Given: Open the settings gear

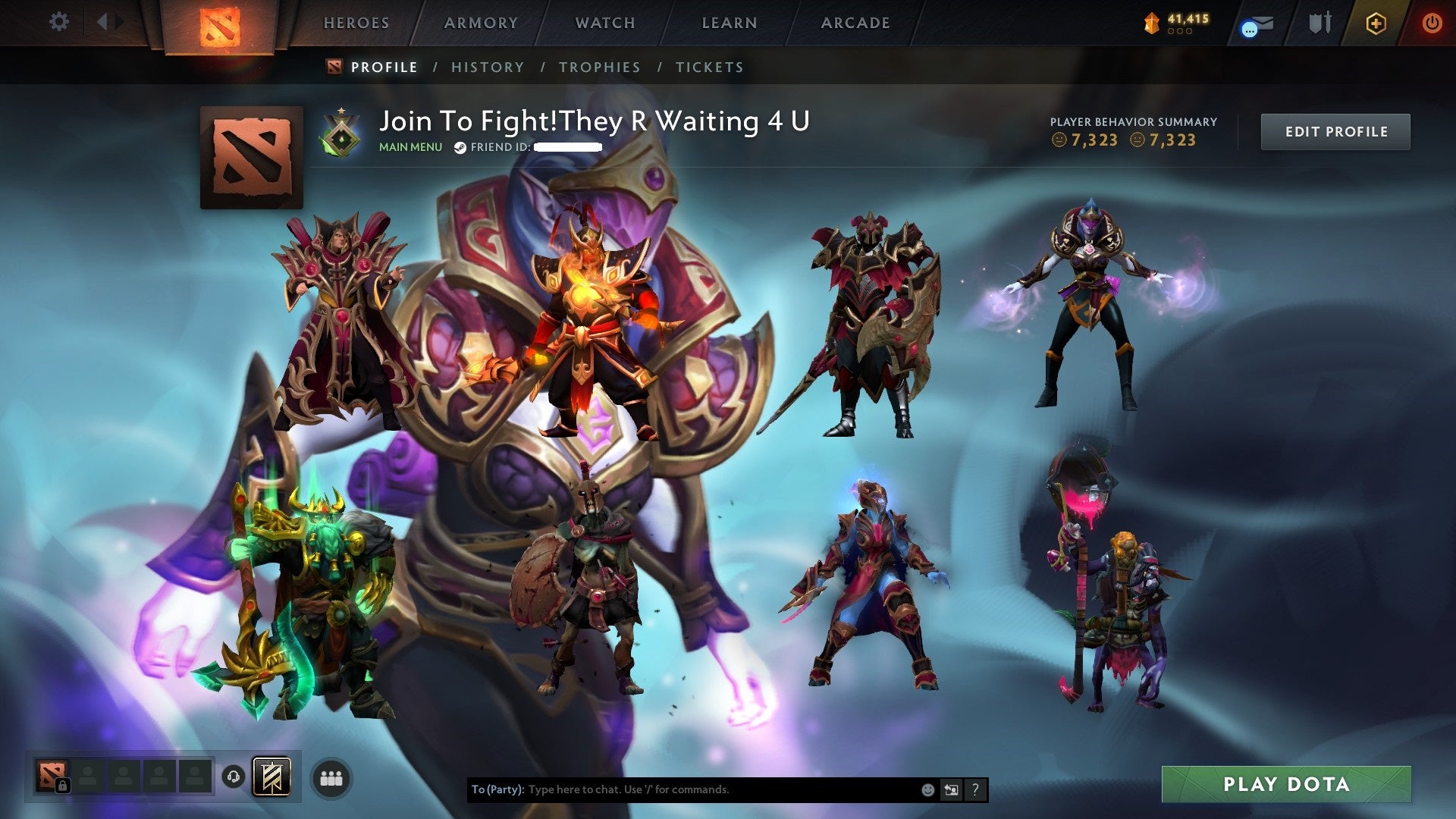Looking at the screenshot, I should click(x=58, y=21).
